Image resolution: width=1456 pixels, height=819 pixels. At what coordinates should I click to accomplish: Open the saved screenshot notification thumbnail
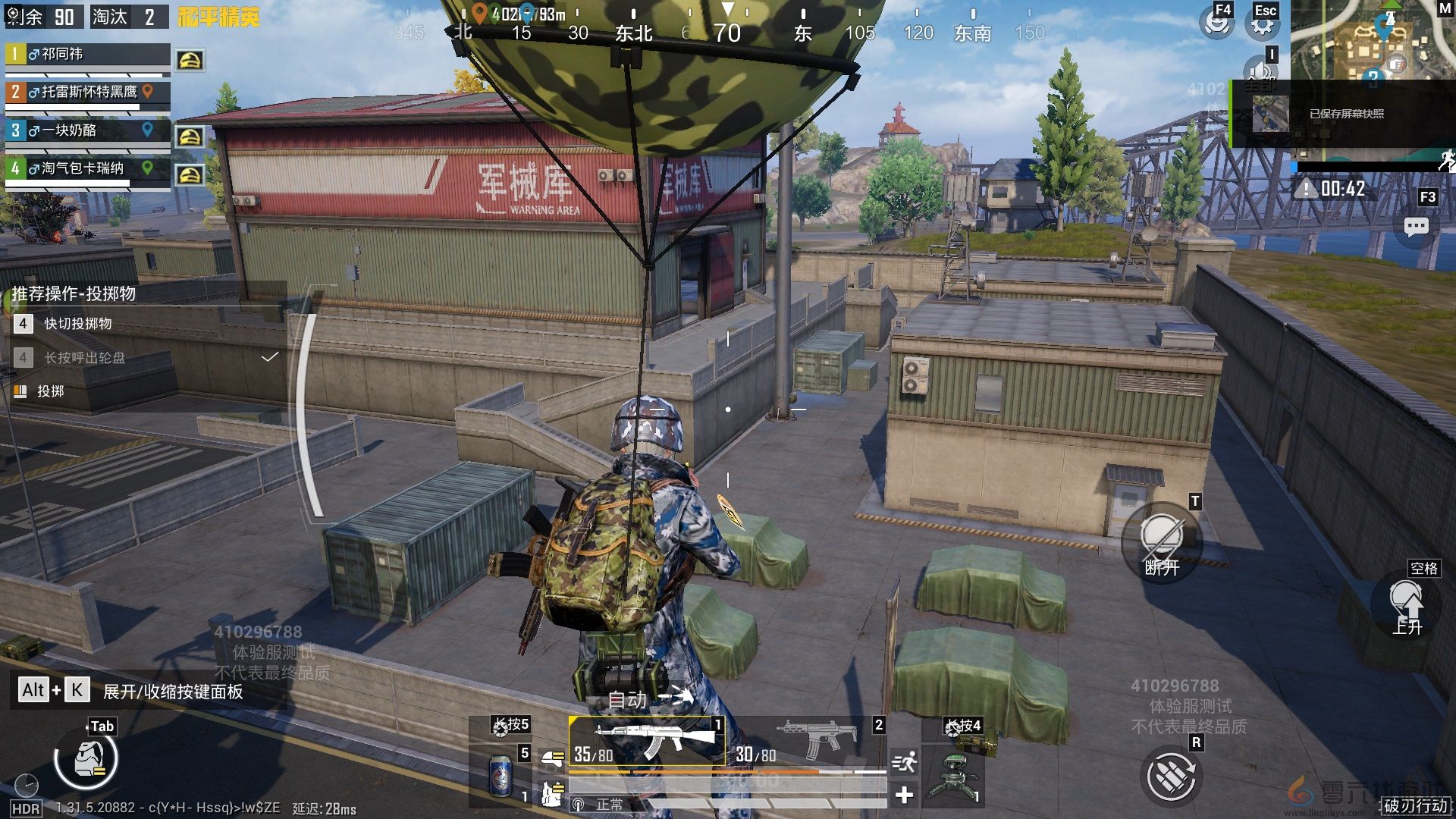click(x=1269, y=115)
